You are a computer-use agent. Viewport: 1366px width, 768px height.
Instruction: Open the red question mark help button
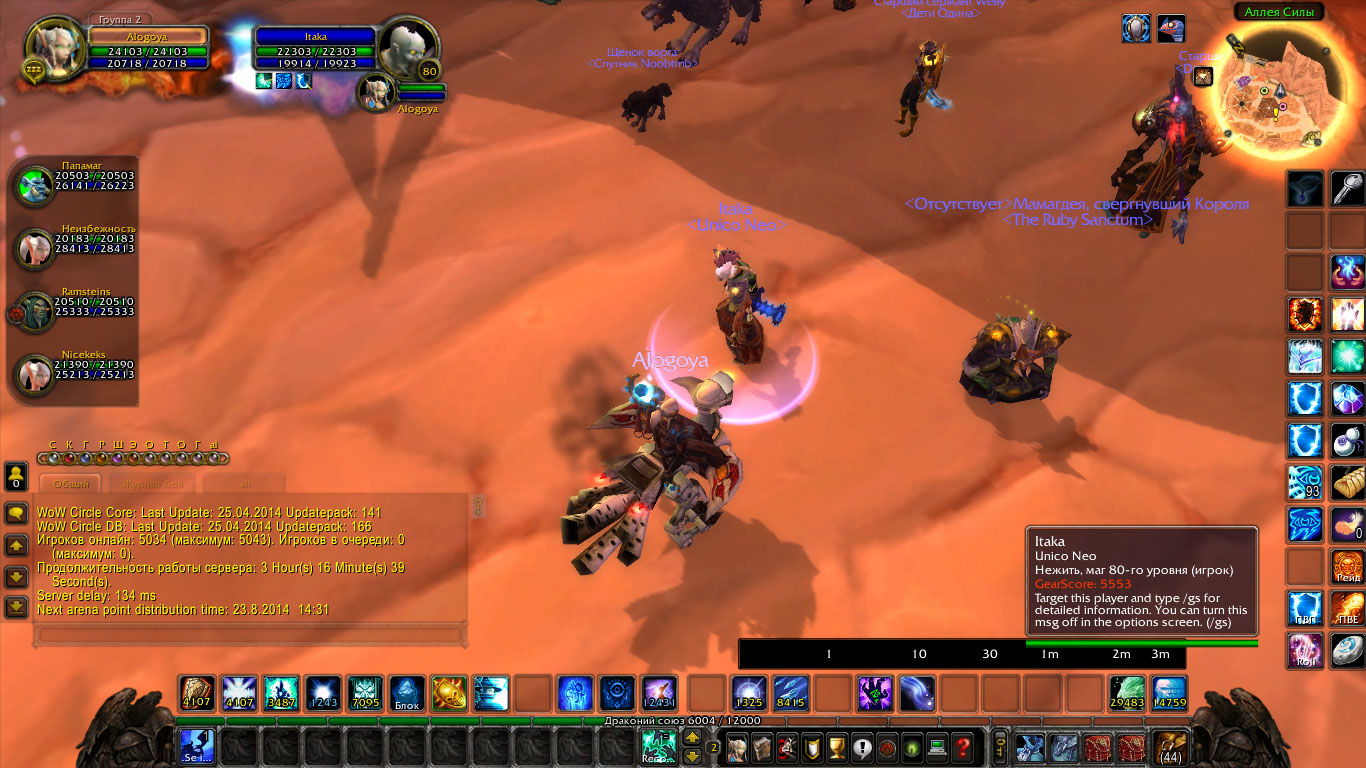962,747
